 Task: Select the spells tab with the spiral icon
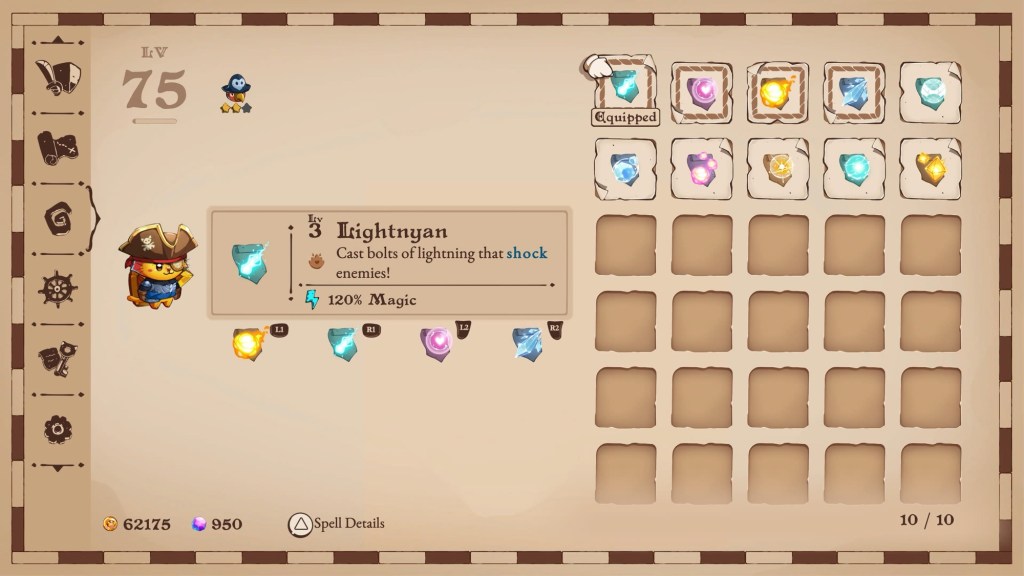click(57, 217)
